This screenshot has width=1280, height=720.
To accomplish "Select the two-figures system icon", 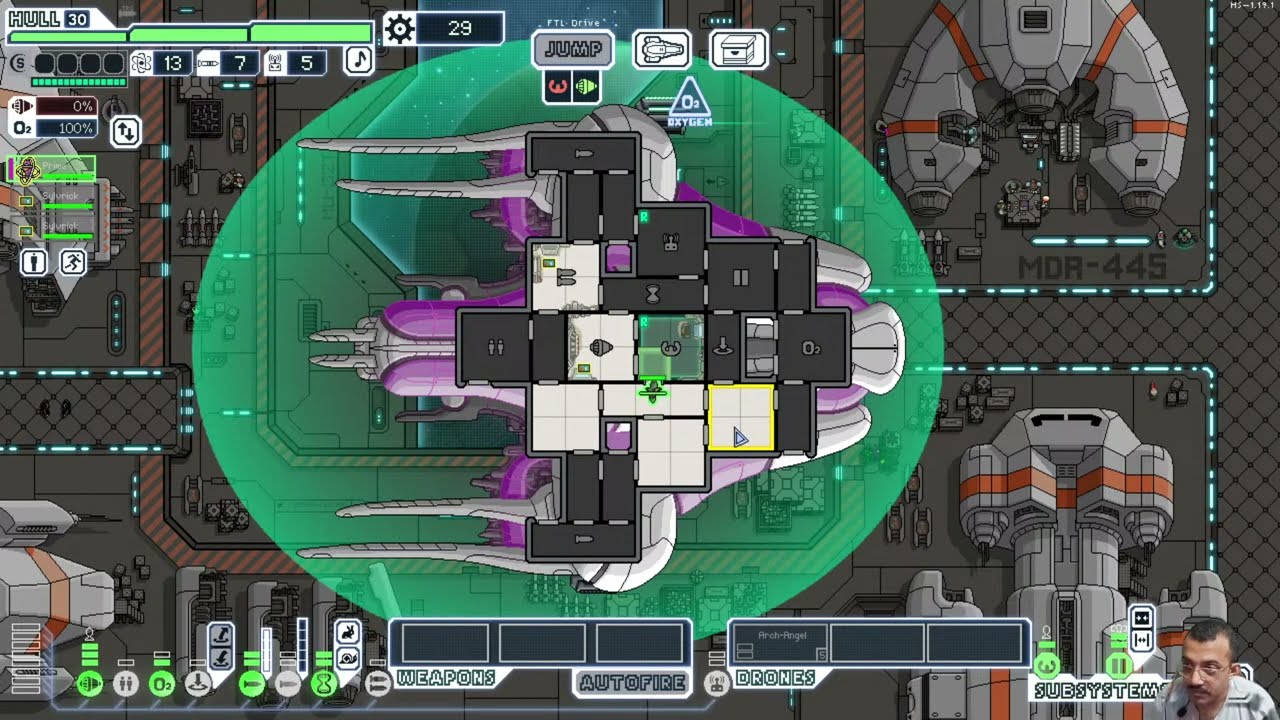I will click(x=126, y=684).
